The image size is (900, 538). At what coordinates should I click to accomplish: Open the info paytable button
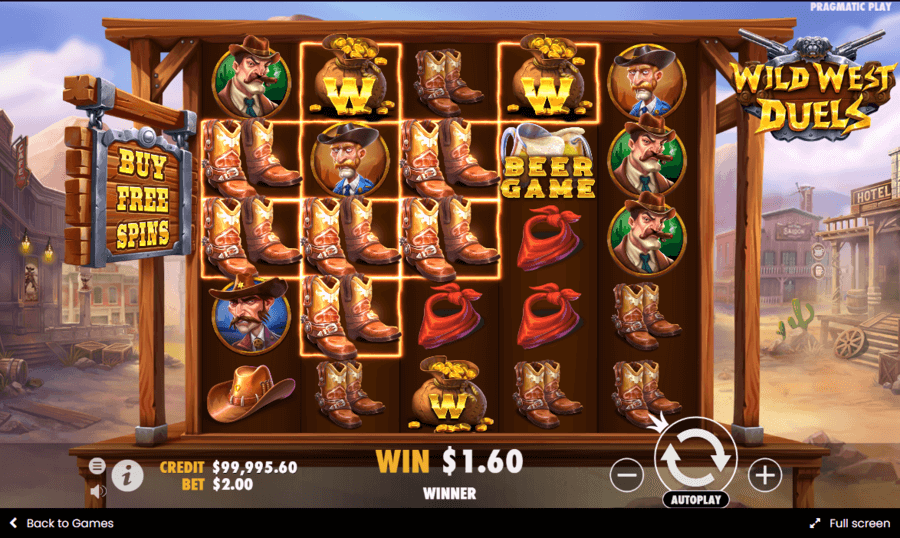pyautogui.click(x=127, y=476)
